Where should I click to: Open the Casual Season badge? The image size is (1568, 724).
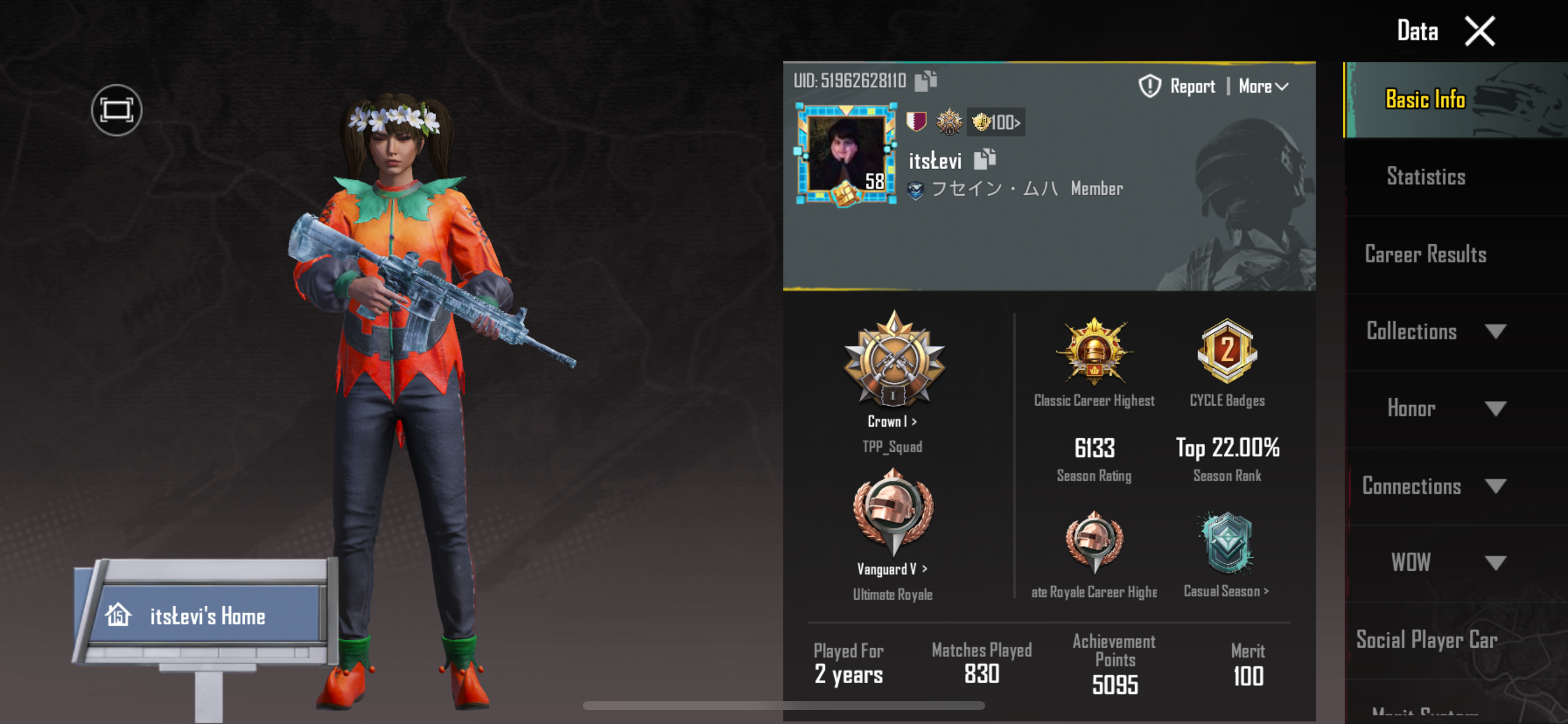coord(1227,554)
